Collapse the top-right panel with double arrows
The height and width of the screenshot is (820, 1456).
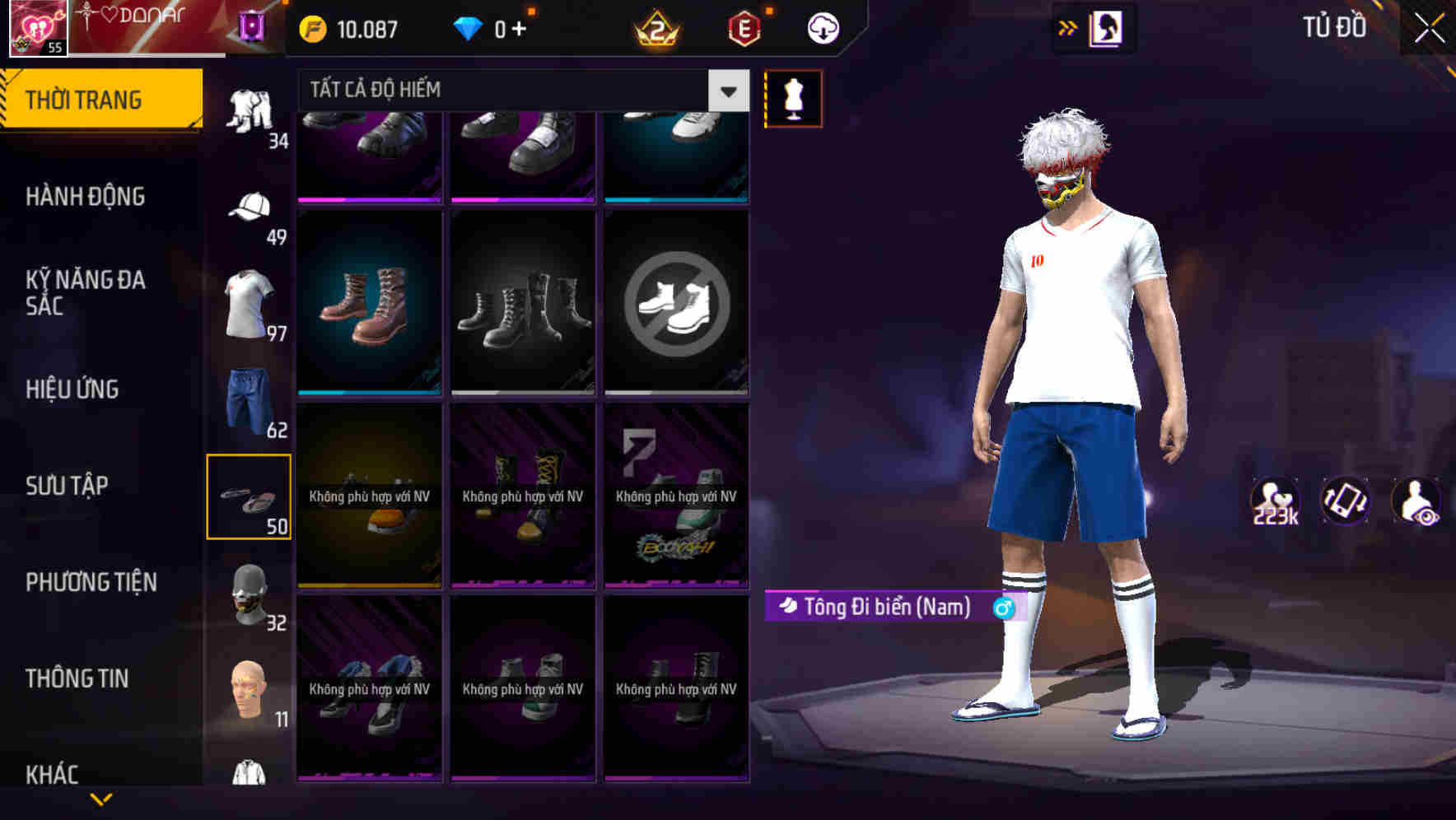click(x=1067, y=27)
